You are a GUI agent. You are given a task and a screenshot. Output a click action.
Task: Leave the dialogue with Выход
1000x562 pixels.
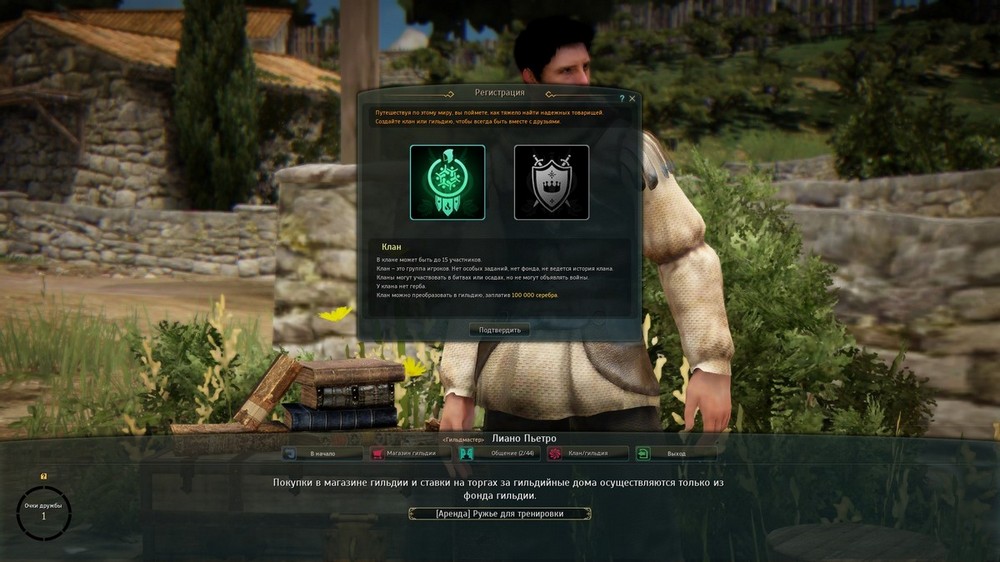676,453
